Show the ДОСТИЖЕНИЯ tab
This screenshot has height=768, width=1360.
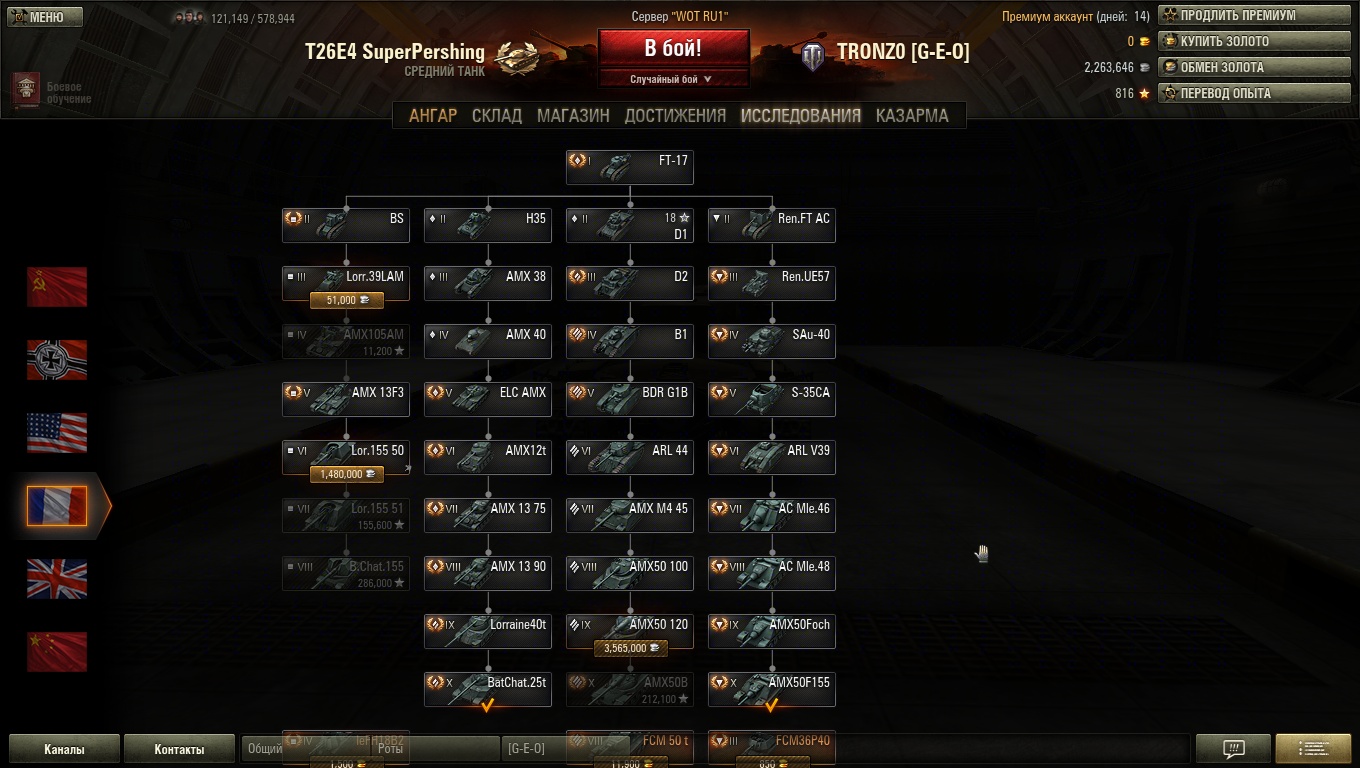click(x=675, y=115)
